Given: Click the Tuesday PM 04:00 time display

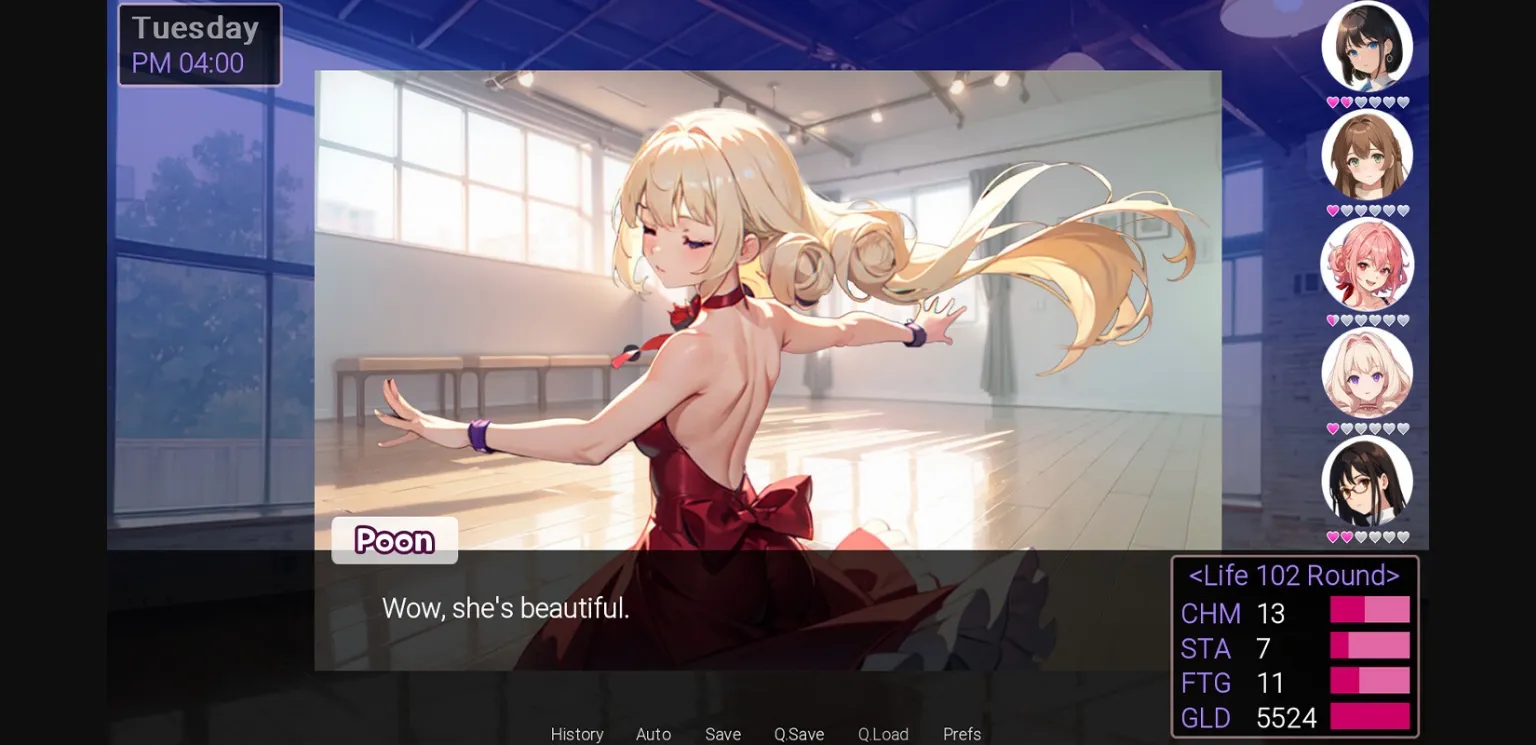Looking at the screenshot, I should point(199,44).
